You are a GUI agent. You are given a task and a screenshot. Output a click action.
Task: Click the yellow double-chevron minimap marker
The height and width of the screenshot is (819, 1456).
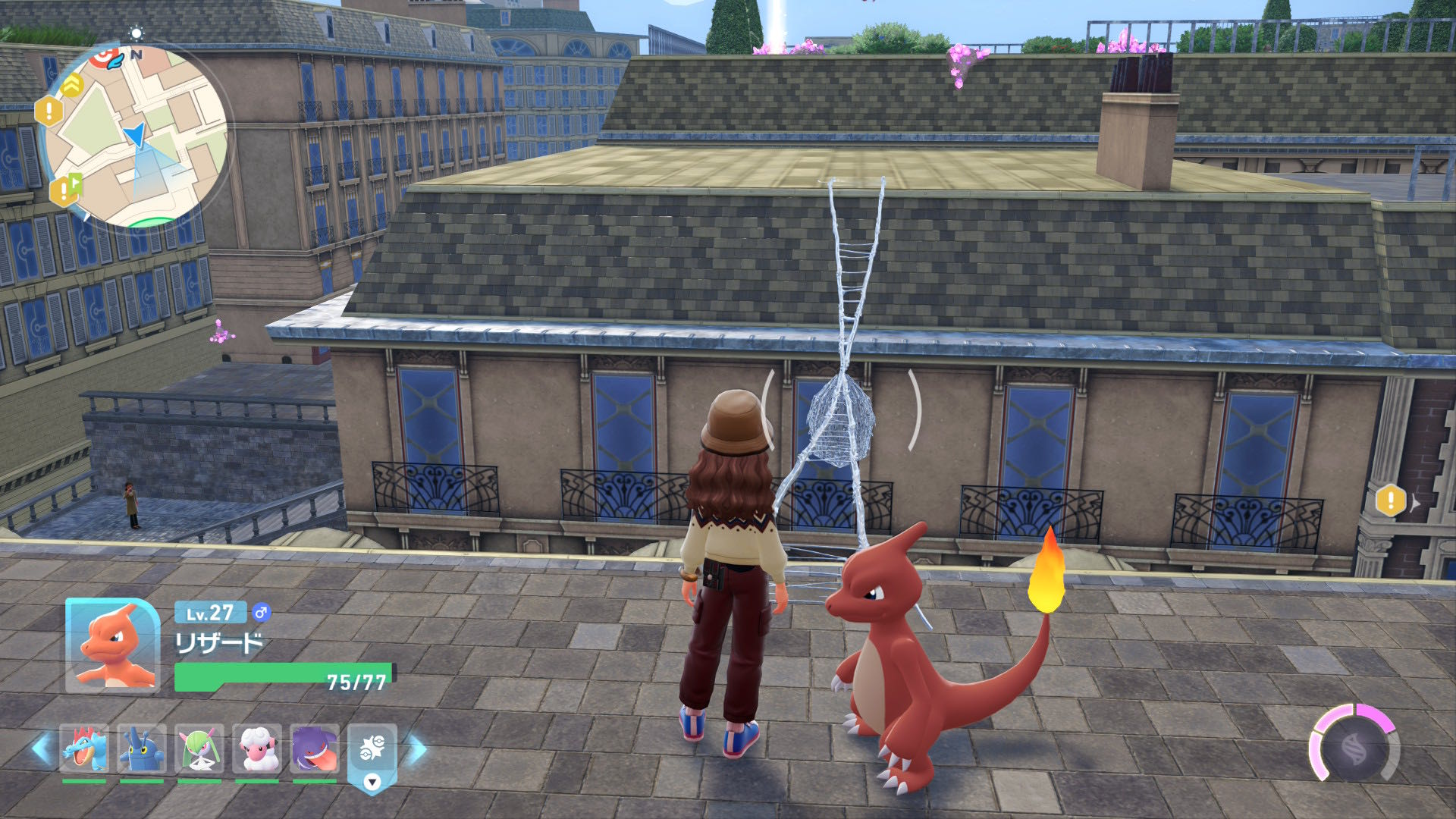pos(72,84)
